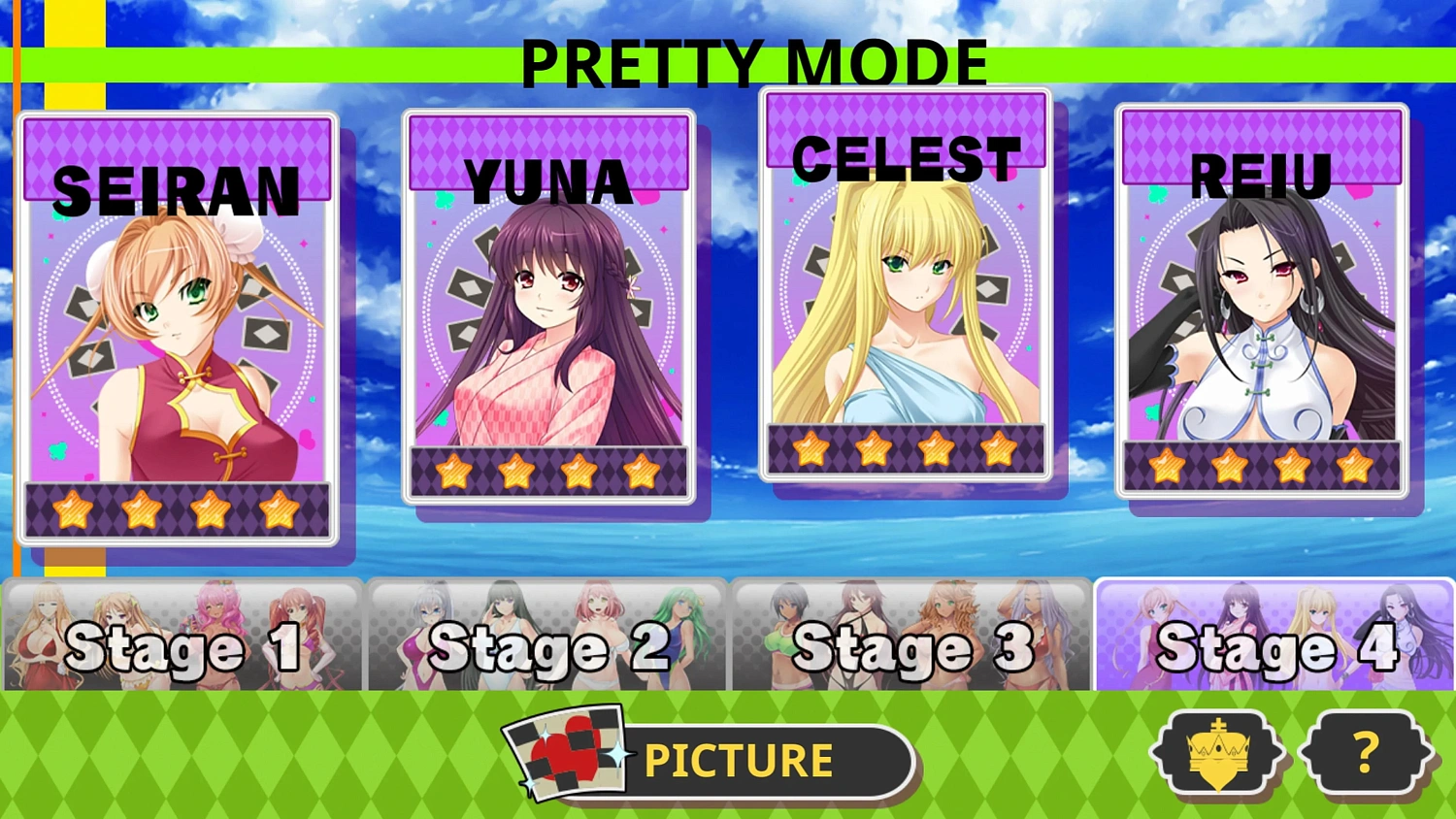This screenshot has width=1456, height=819.
Task: Click the second star under Celest's card
Action: [x=873, y=449]
